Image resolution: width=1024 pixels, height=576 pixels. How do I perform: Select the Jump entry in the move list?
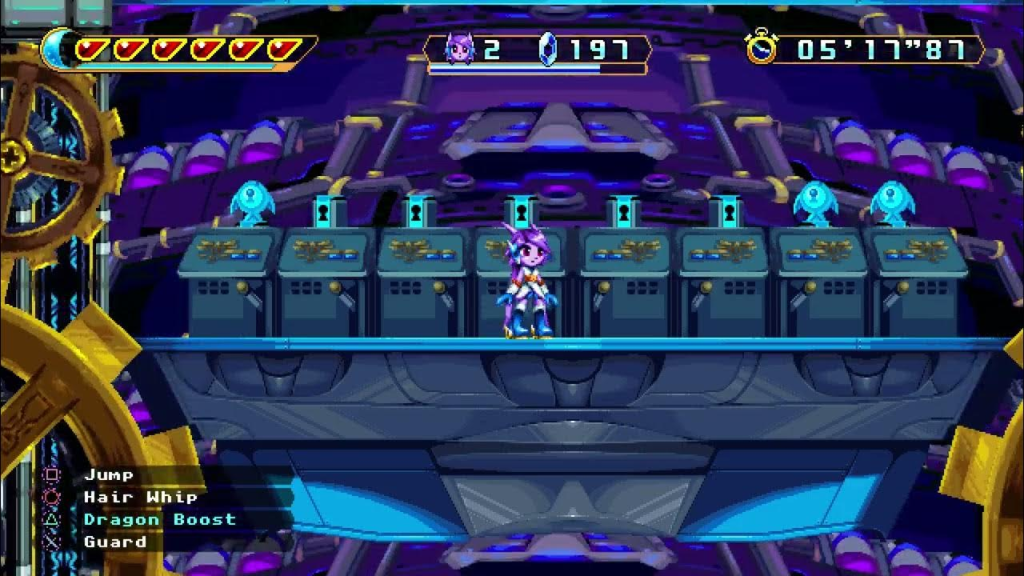point(109,475)
